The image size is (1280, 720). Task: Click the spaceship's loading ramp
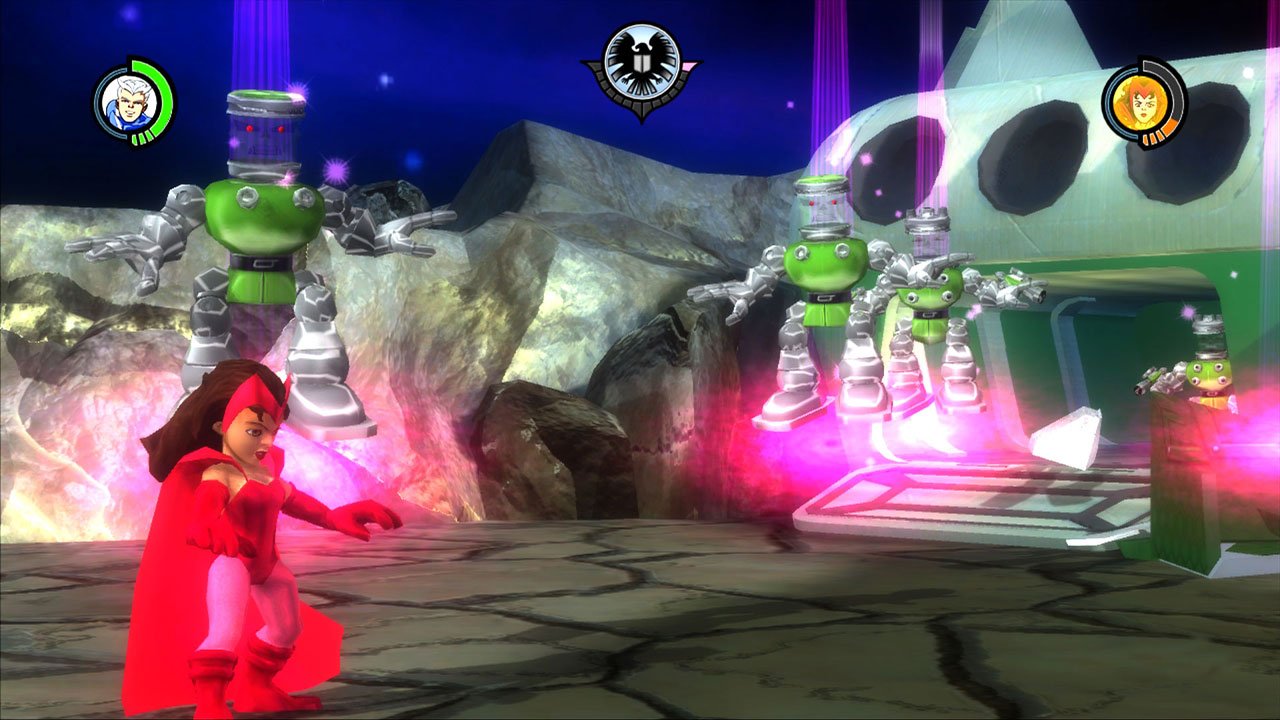[x=940, y=500]
